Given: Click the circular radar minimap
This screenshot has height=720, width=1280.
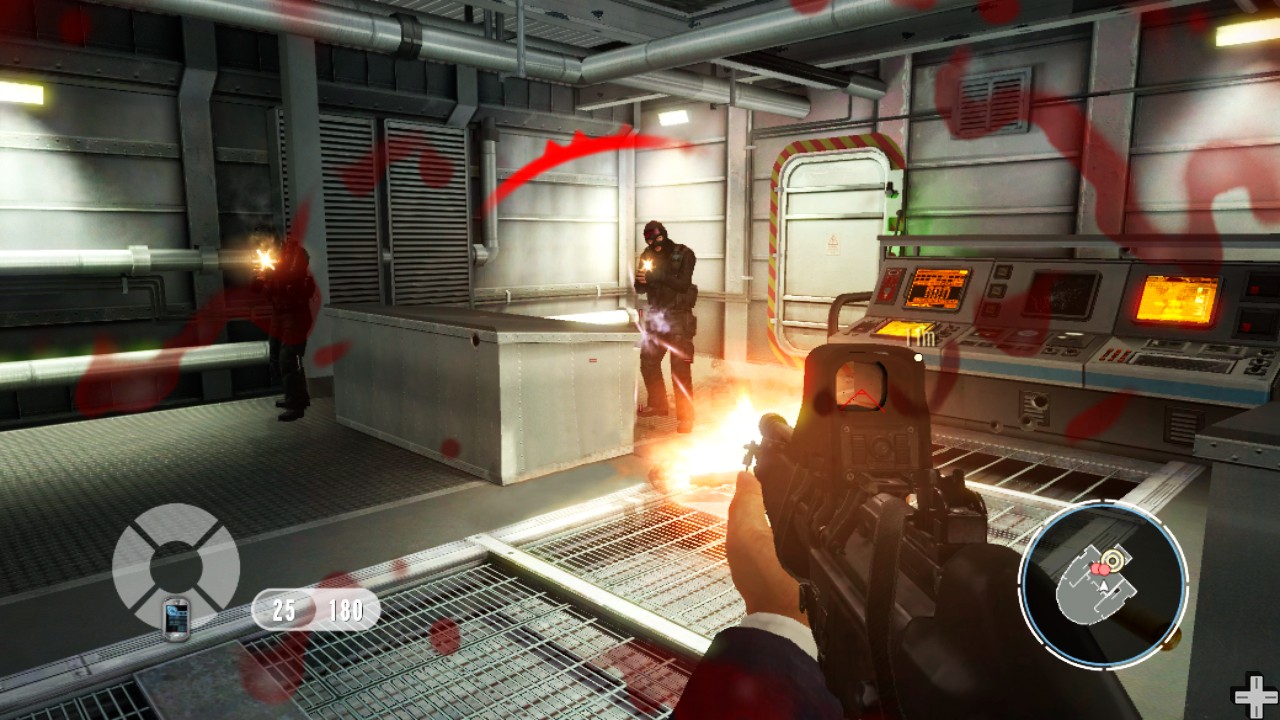Looking at the screenshot, I should coord(1103,585).
